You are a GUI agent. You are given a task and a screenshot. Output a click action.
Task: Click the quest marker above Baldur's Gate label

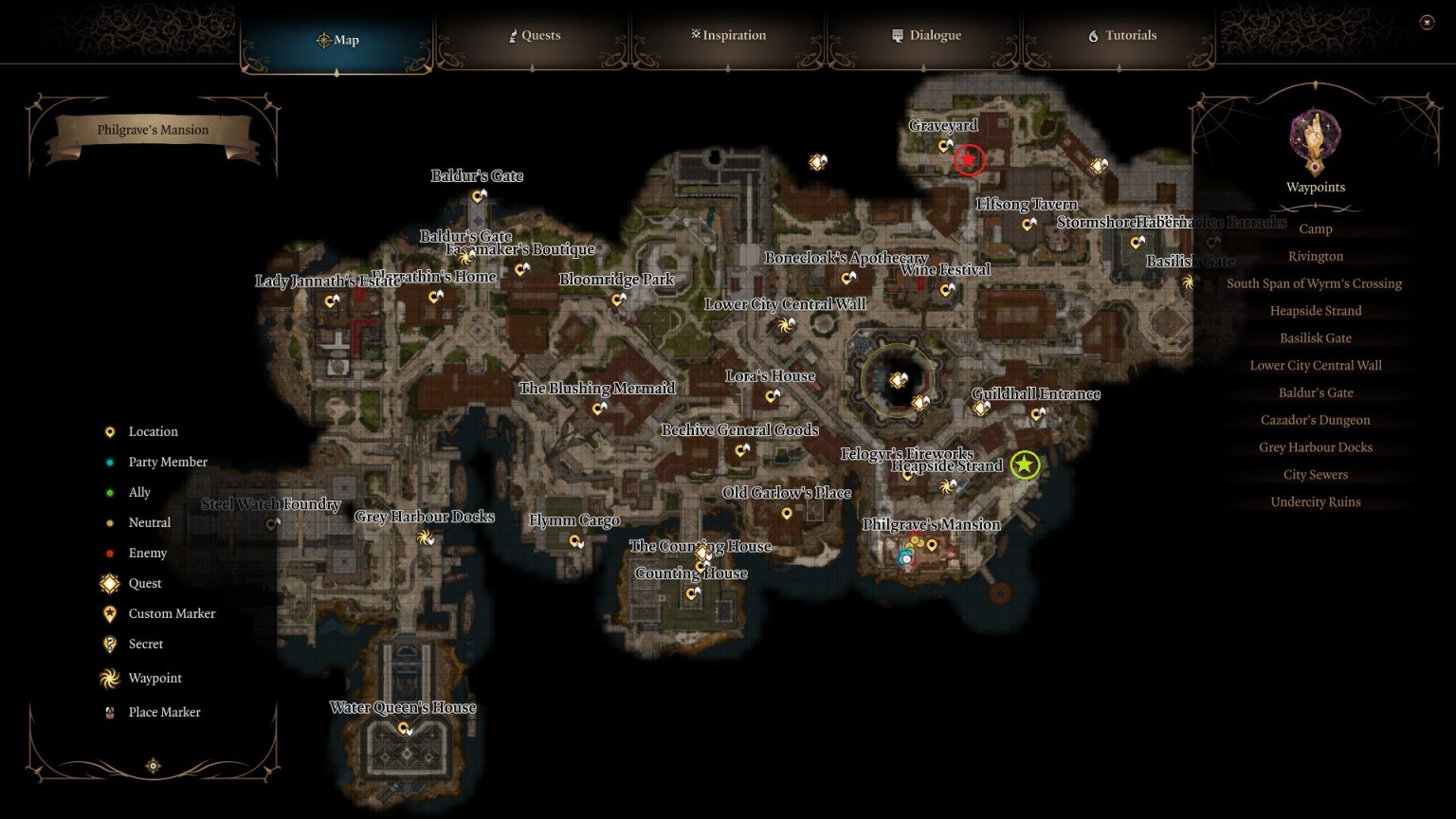[477, 196]
